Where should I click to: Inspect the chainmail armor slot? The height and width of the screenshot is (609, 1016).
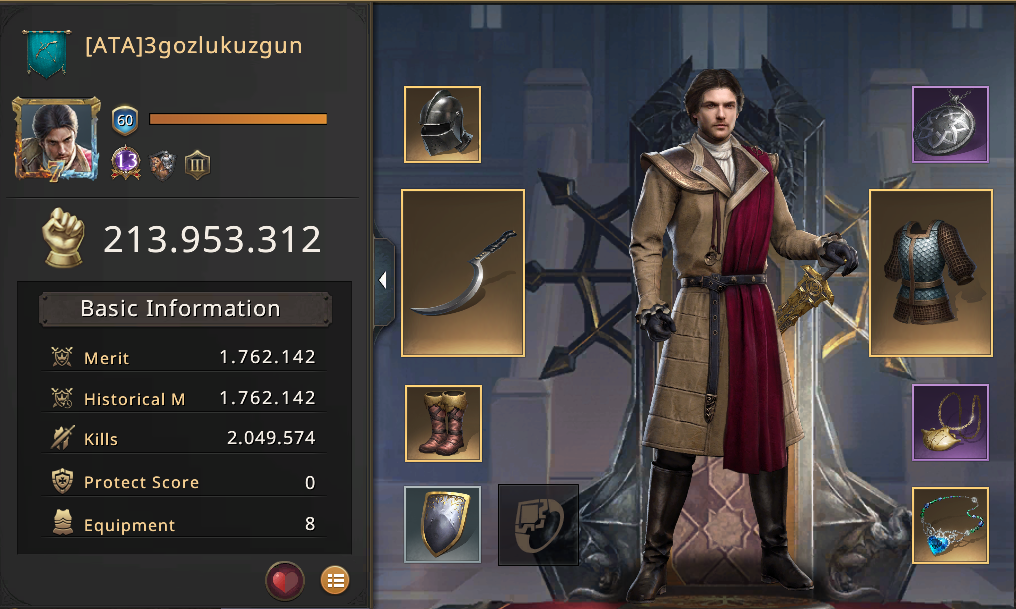click(x=931, y=273)
